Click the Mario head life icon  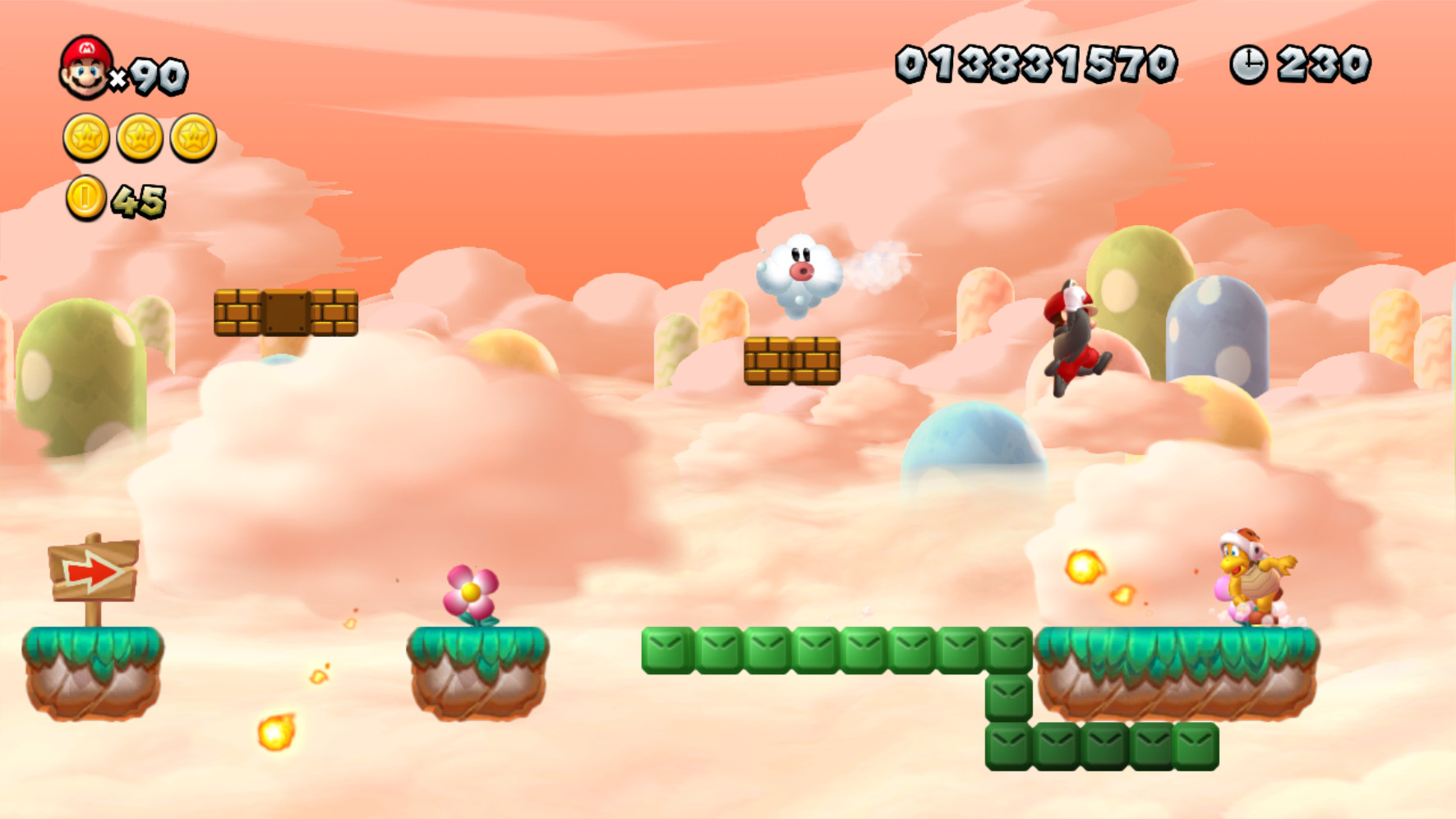pos(86,70)
